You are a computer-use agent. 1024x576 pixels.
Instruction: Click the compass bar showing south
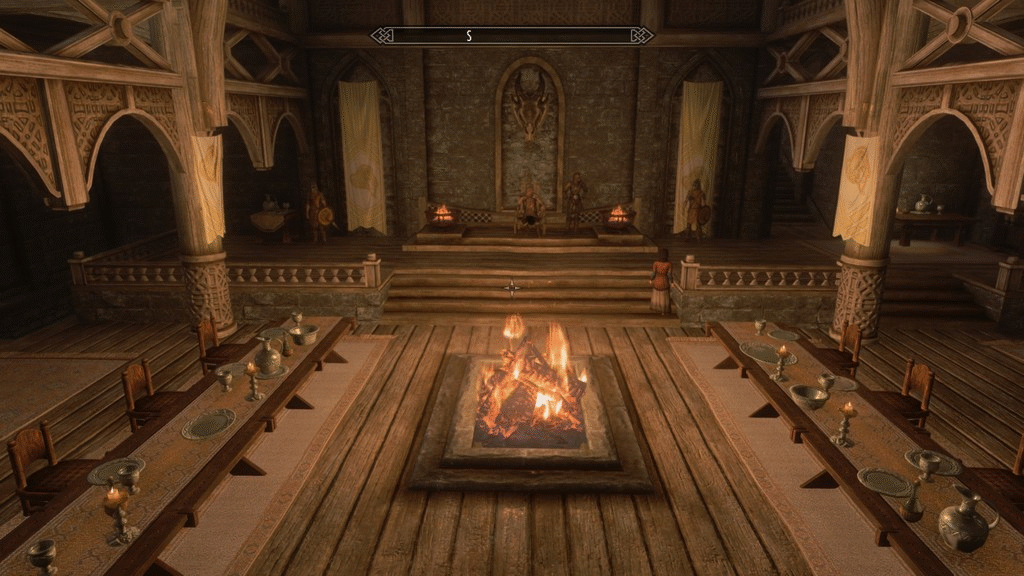pos(511,36)
